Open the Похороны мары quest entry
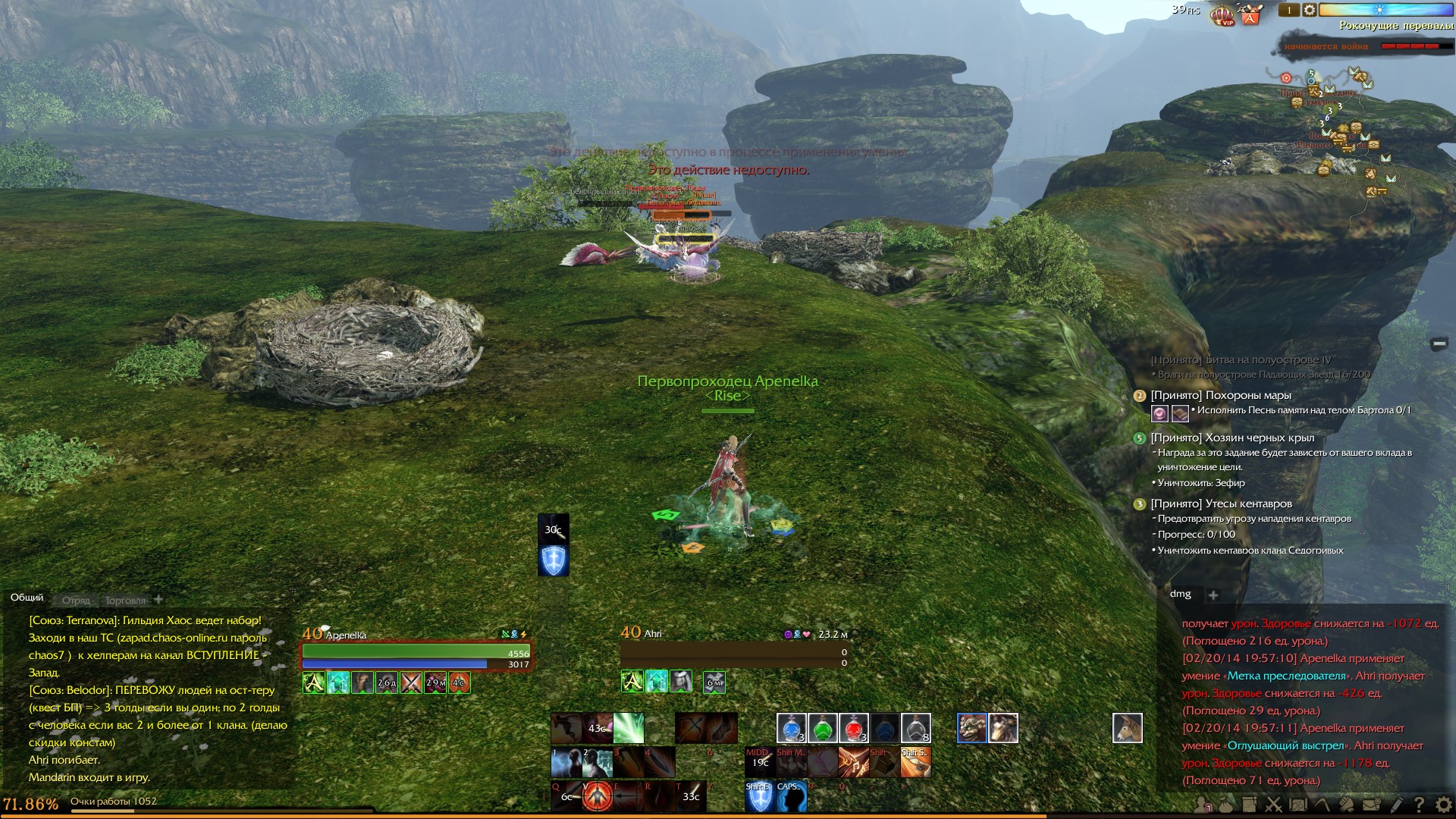The width and height of the screenshot is (1456, 819). coord(1220,395)
